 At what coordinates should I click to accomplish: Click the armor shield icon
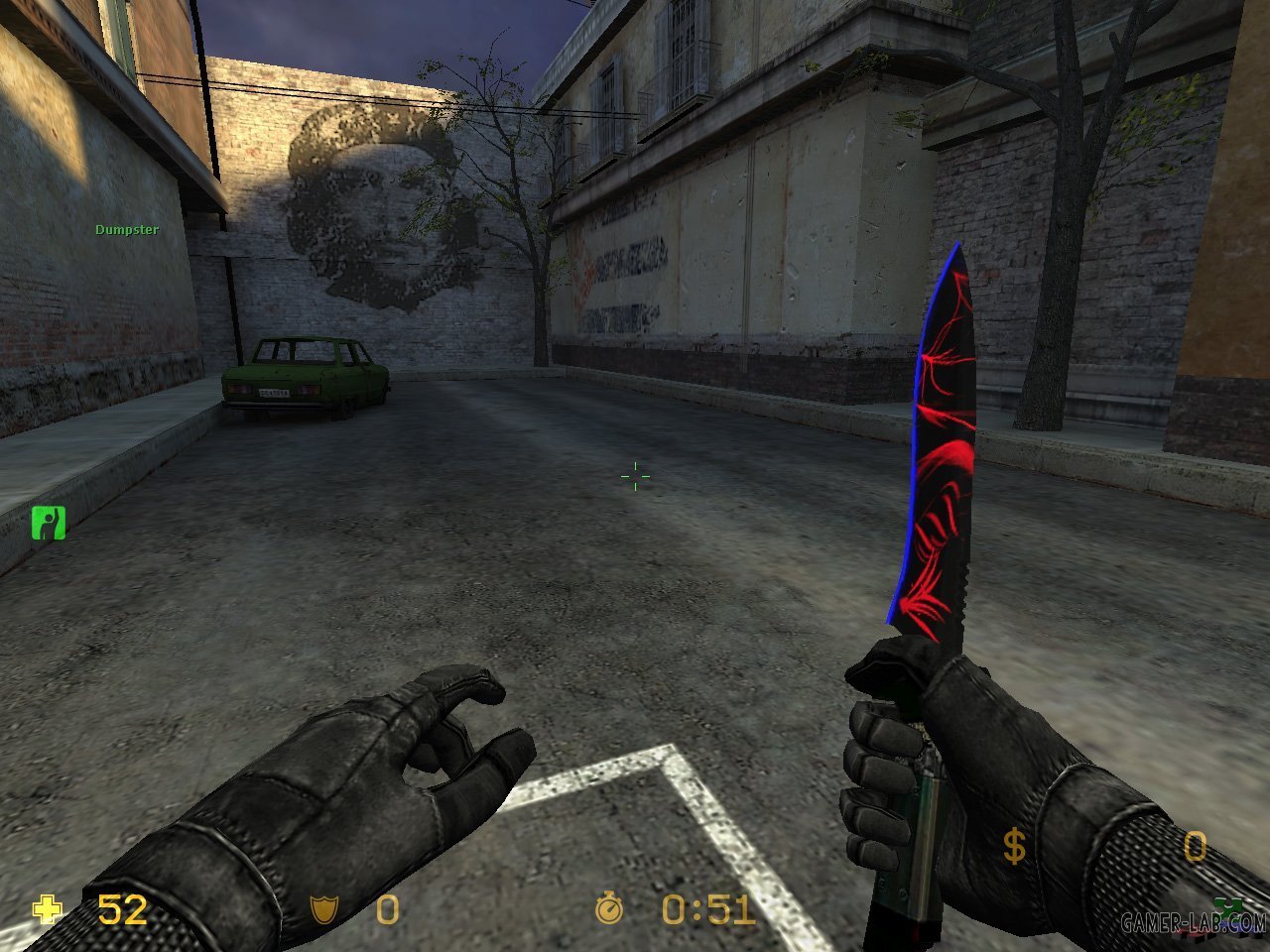321,908
